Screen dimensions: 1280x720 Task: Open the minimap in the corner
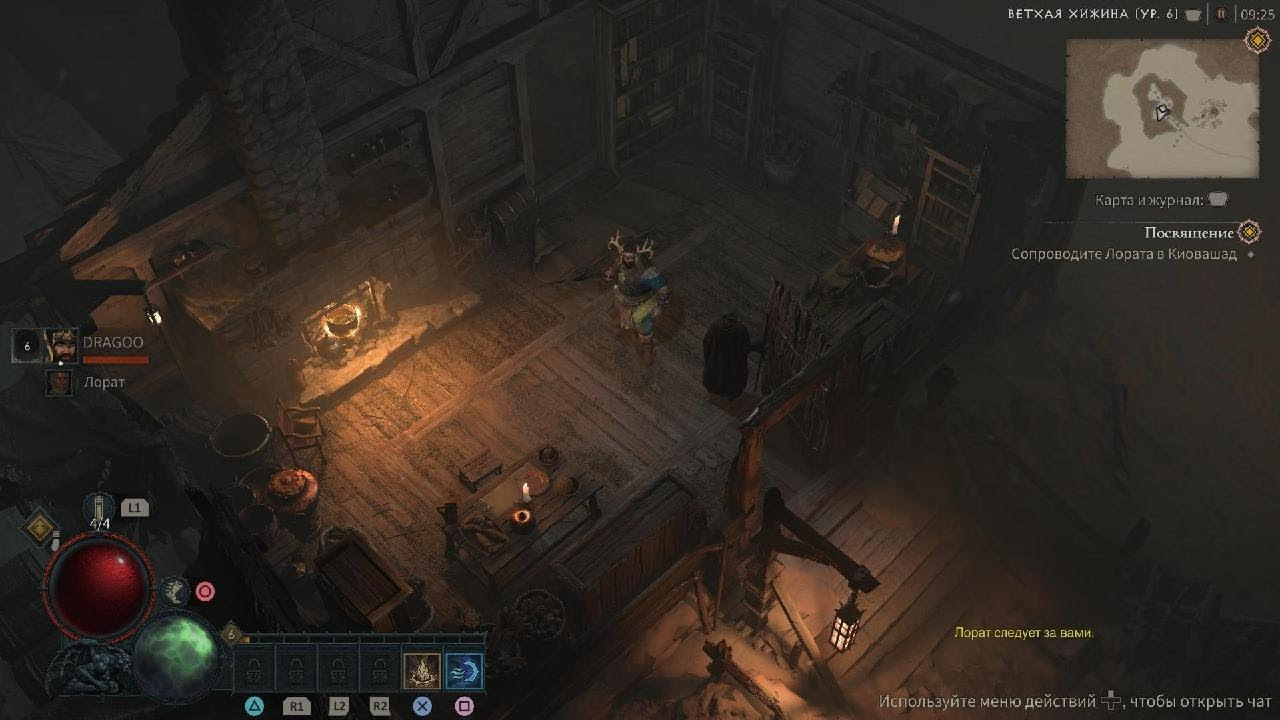click(1161, 108)
